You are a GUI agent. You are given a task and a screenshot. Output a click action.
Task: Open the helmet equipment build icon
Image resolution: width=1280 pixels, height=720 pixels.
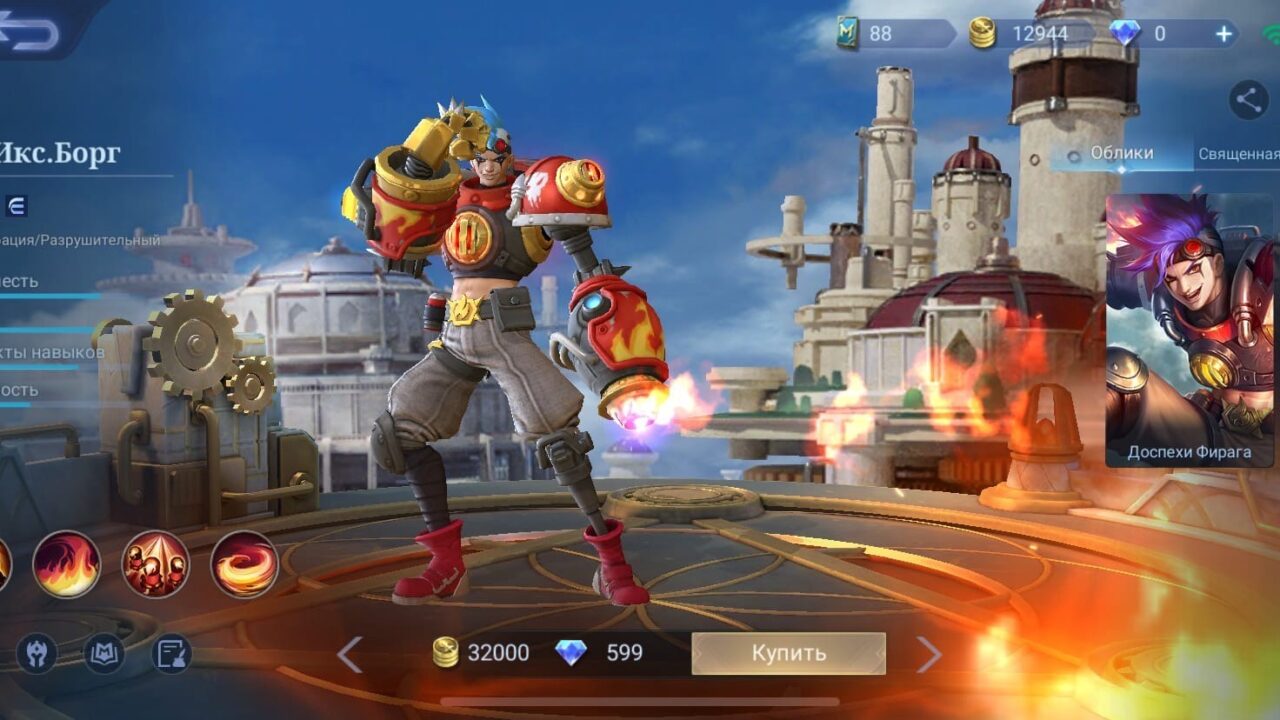(x=37, y=654)
